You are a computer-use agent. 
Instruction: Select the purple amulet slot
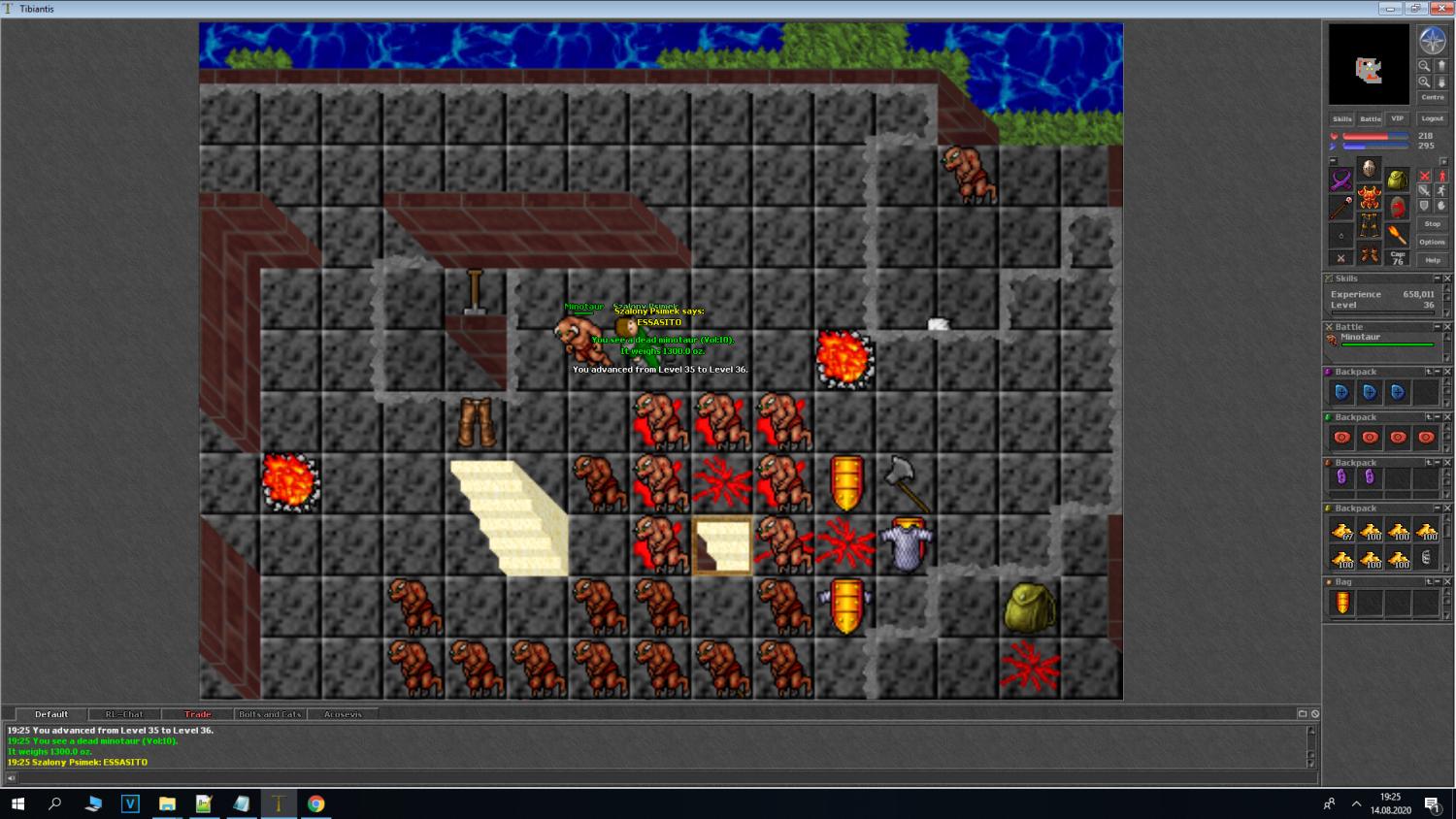tap(1341, 180)
